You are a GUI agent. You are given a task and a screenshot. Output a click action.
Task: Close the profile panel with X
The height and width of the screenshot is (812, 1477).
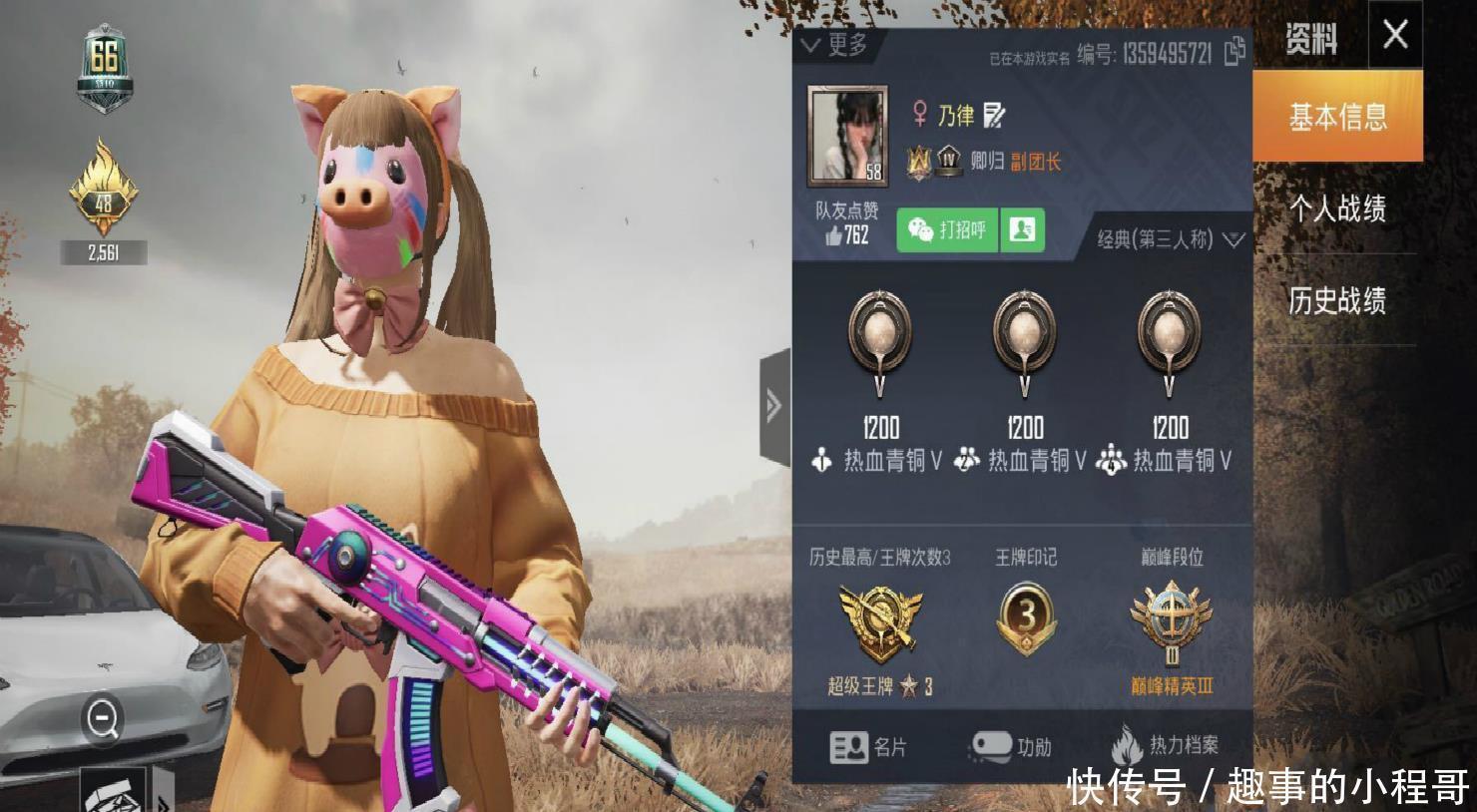coord(1395,35)
